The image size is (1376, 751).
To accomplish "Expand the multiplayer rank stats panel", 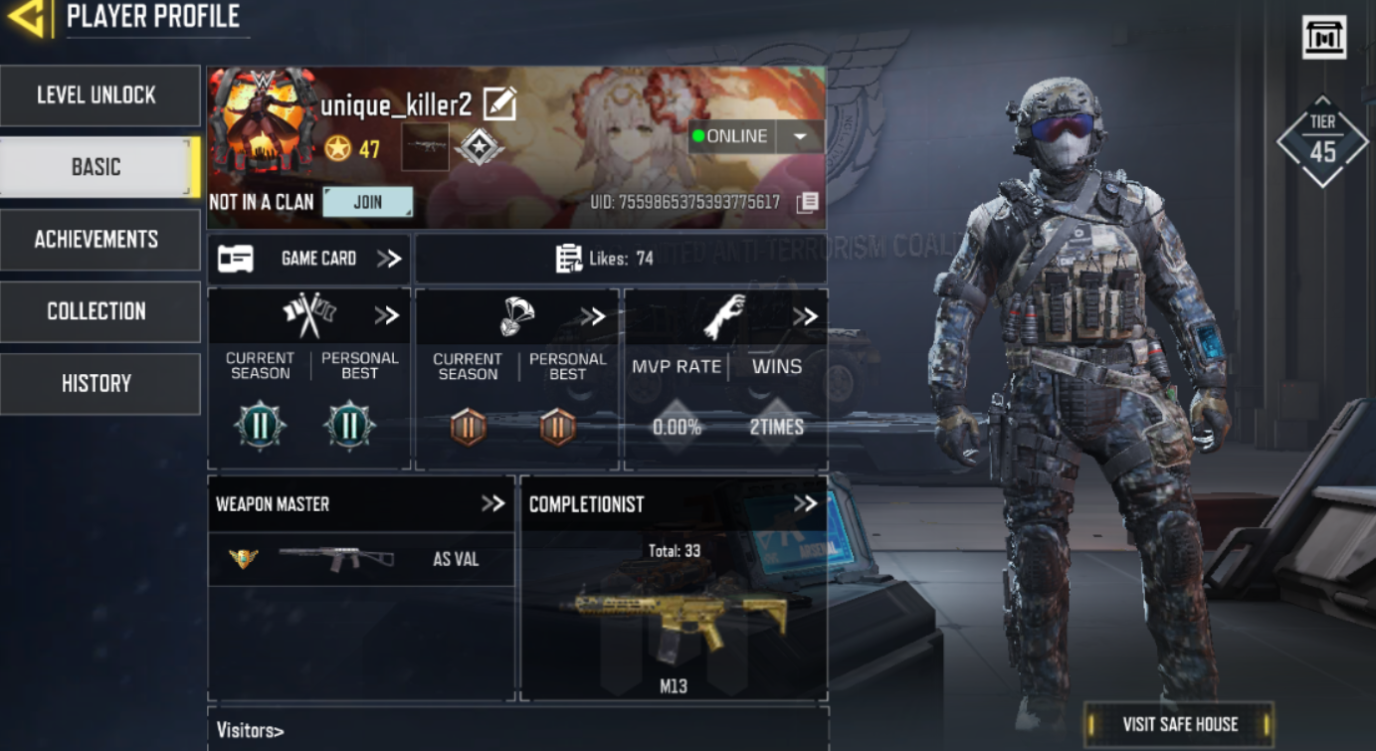I will [387, 316].
